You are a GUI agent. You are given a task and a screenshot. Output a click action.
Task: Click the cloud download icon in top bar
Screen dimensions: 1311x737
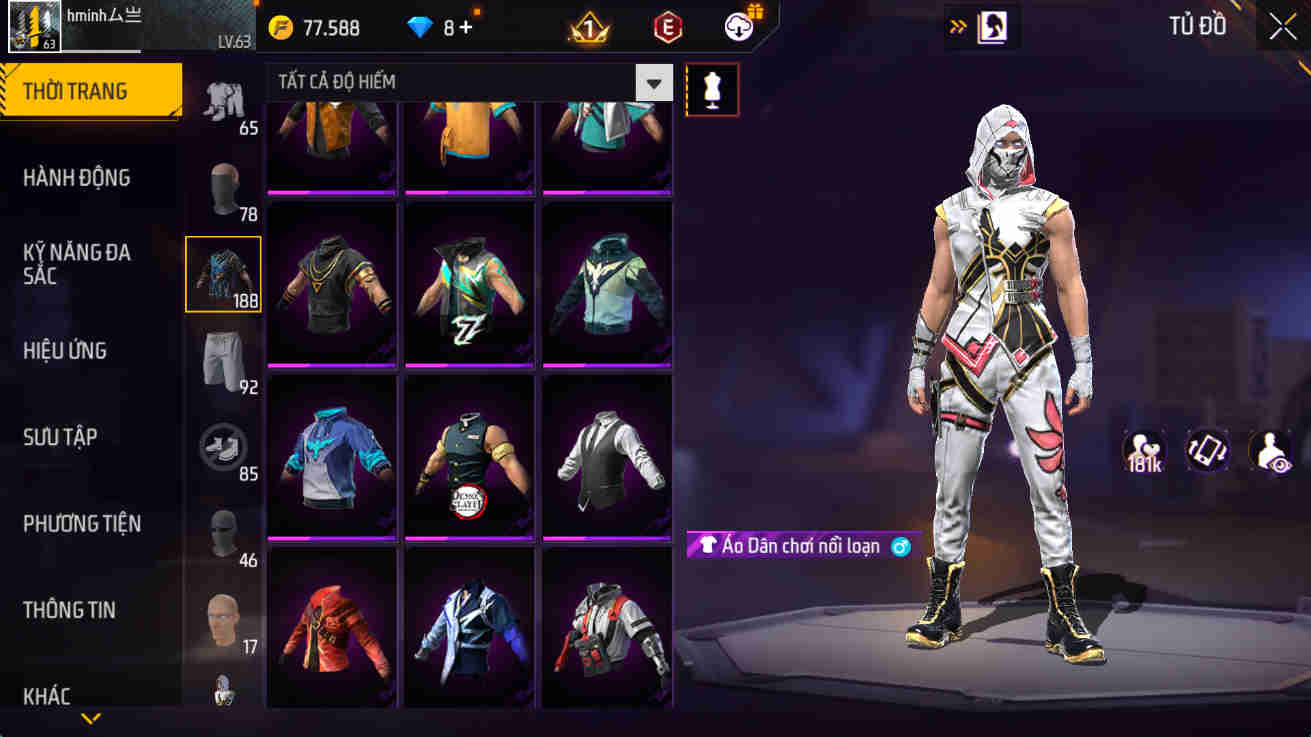[x=738, y=27]
